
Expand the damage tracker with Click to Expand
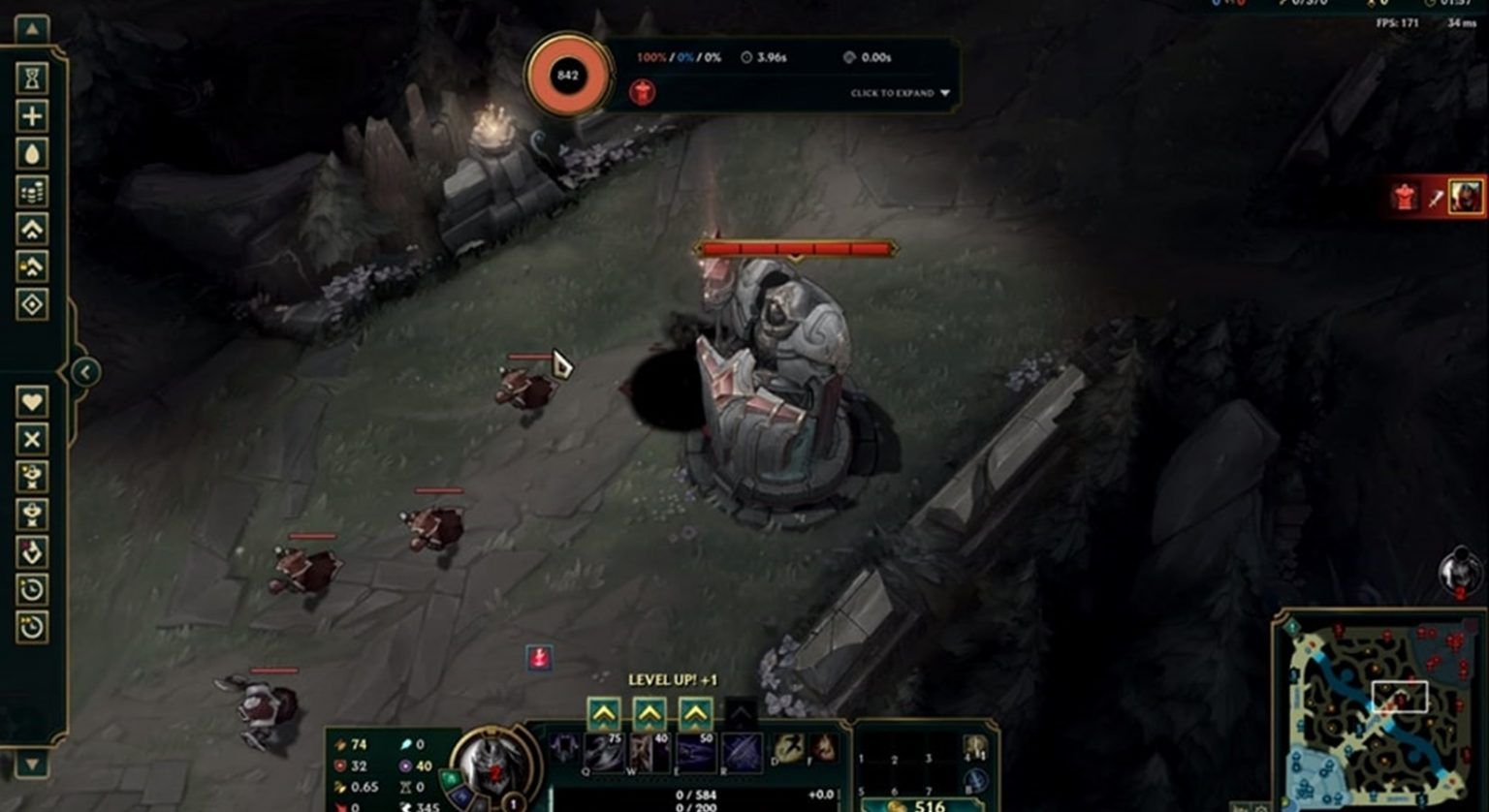pos(900,93)
